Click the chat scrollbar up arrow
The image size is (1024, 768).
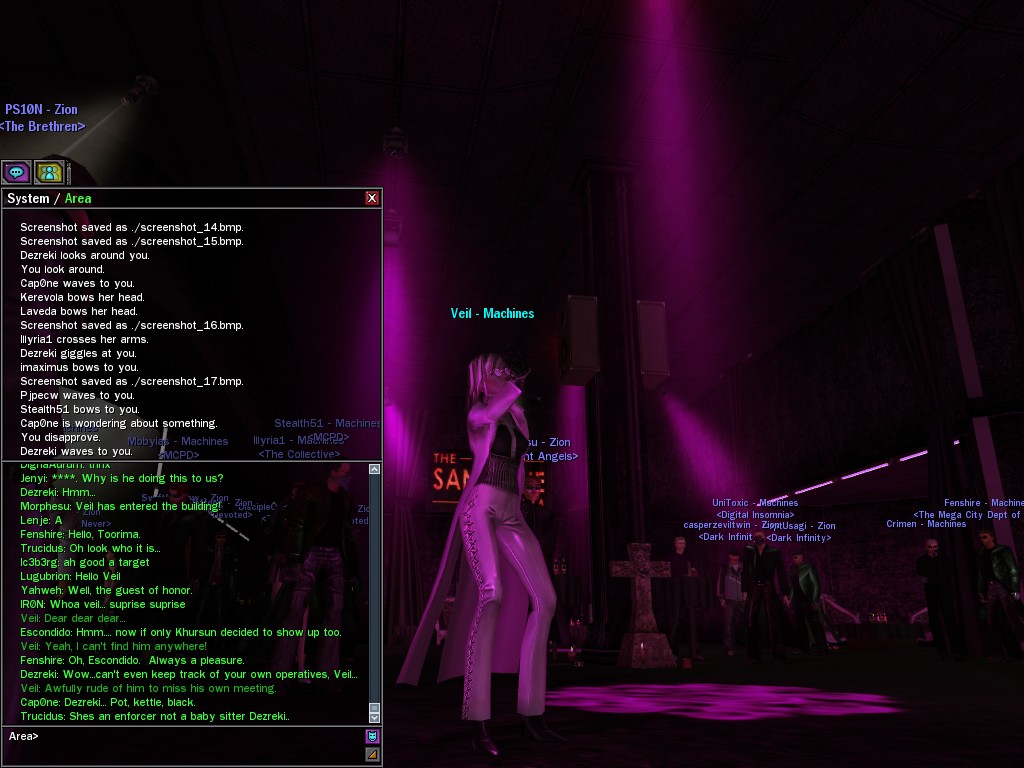click(x=375, y=468)
